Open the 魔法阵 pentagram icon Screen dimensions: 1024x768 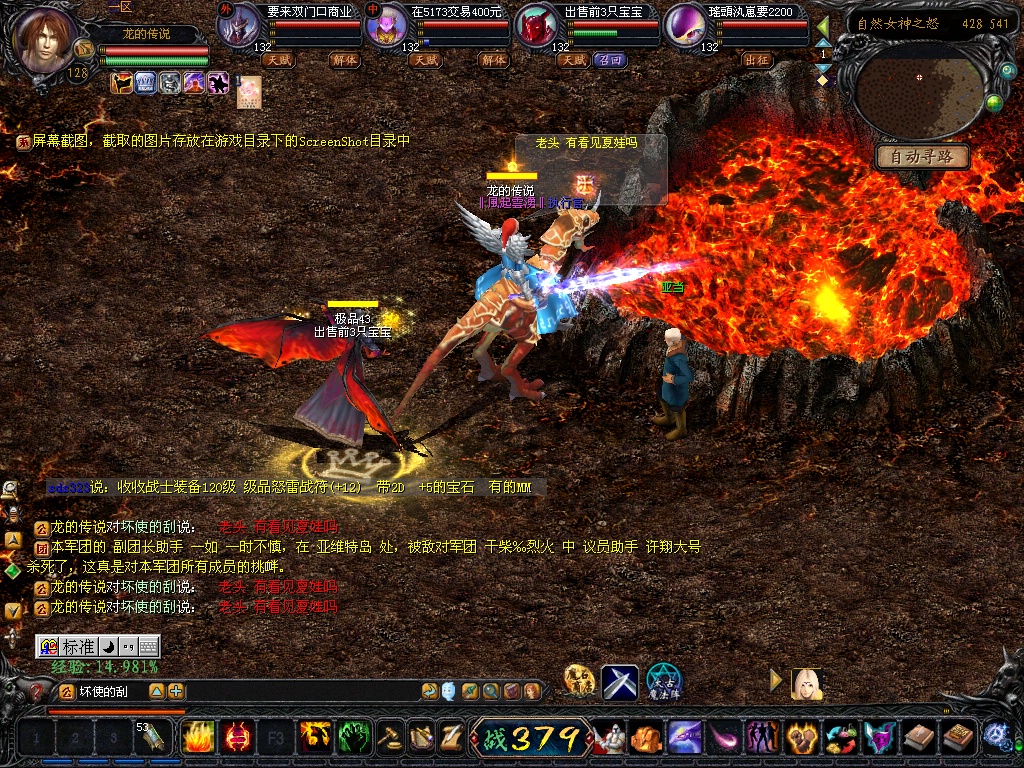663,682
